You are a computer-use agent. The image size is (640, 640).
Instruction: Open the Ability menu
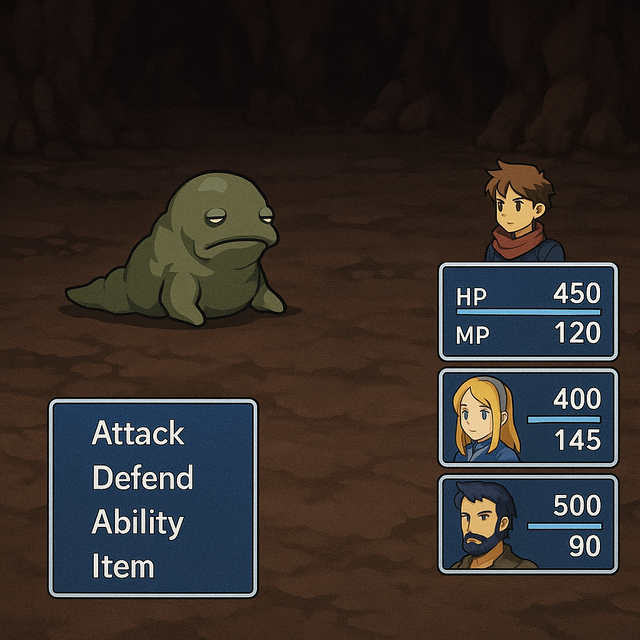[x=137, y=522]
